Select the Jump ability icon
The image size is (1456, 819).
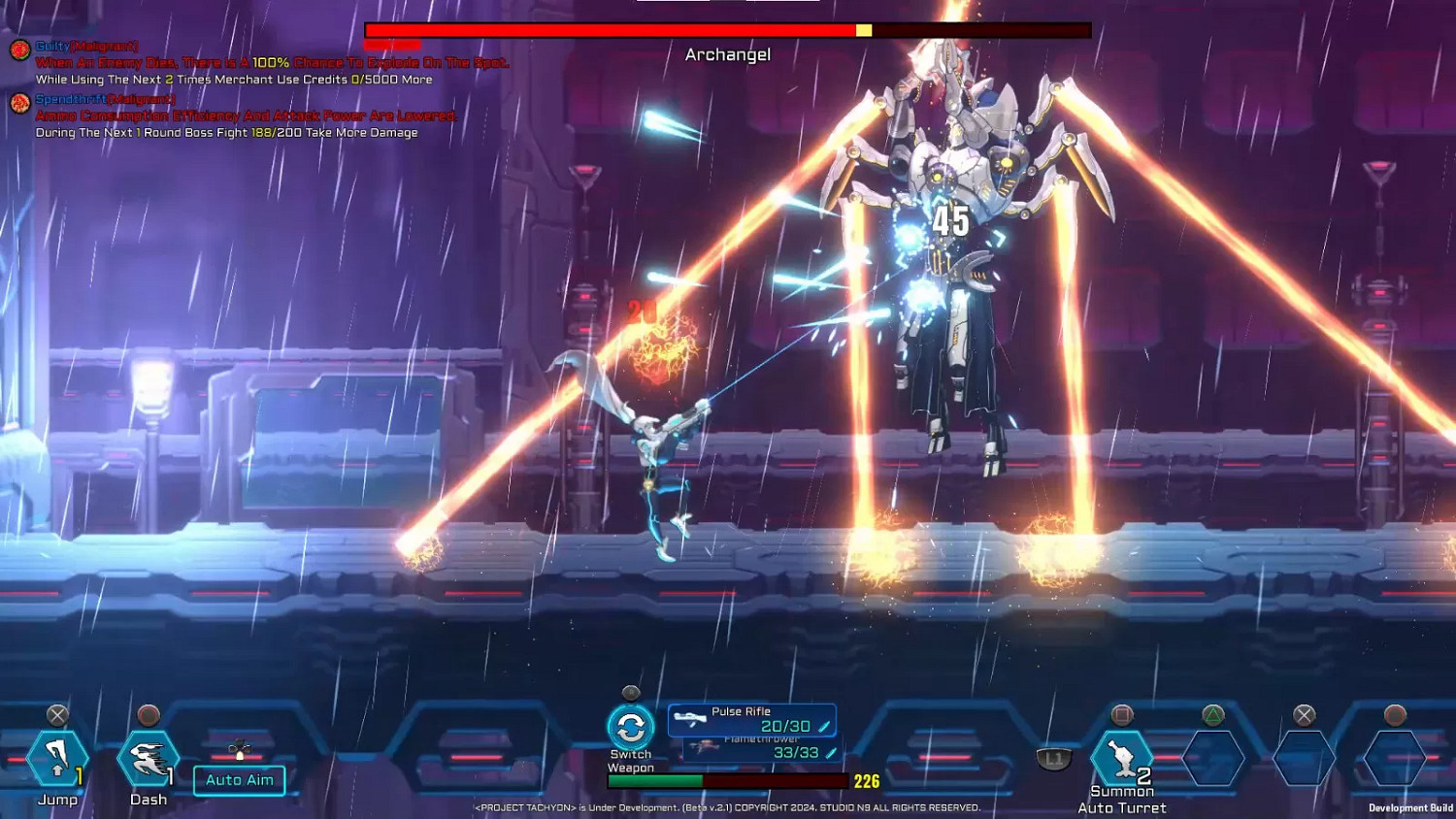tap(58, 759)
